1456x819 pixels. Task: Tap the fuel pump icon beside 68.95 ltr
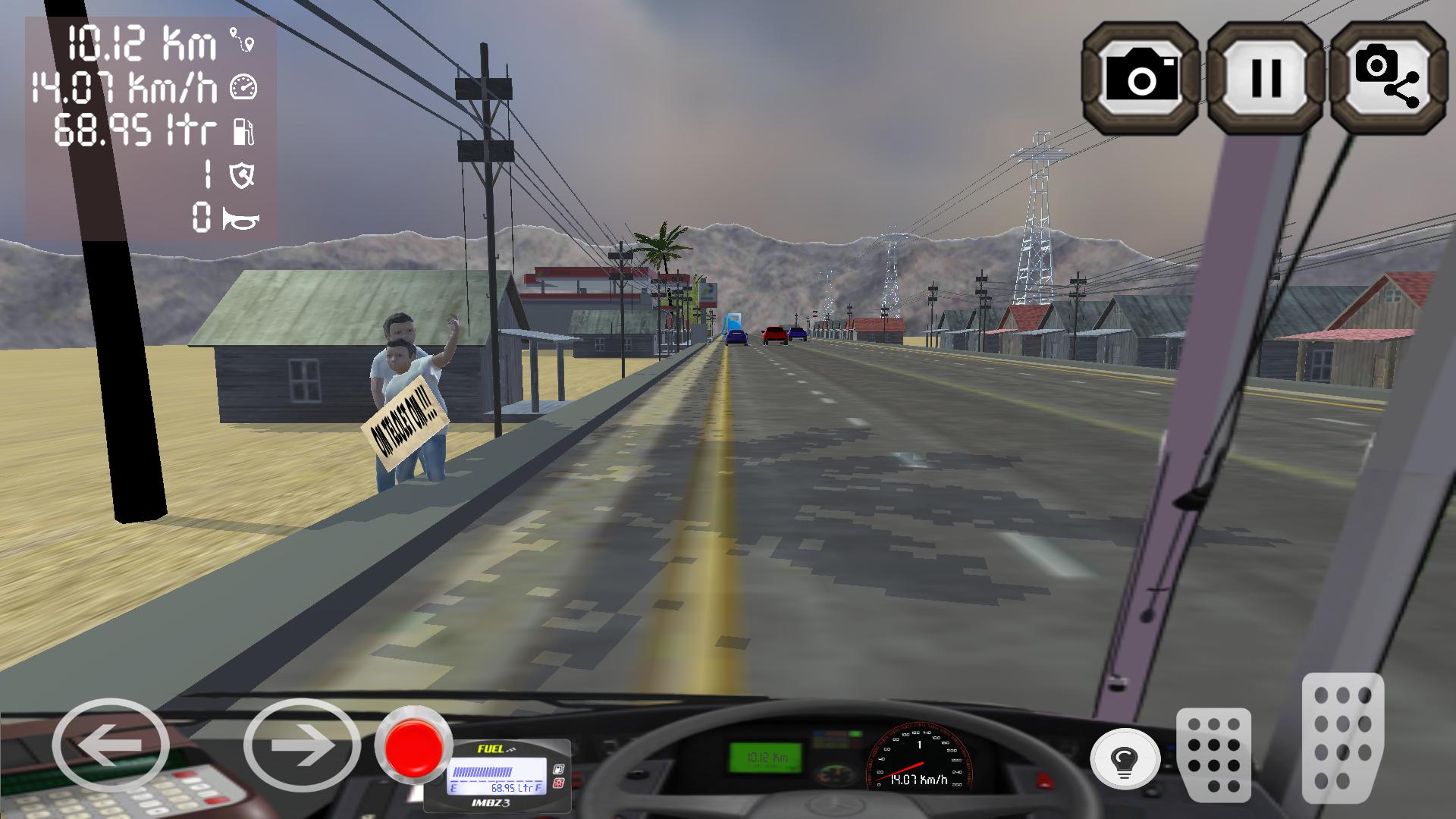pos(243,131)
